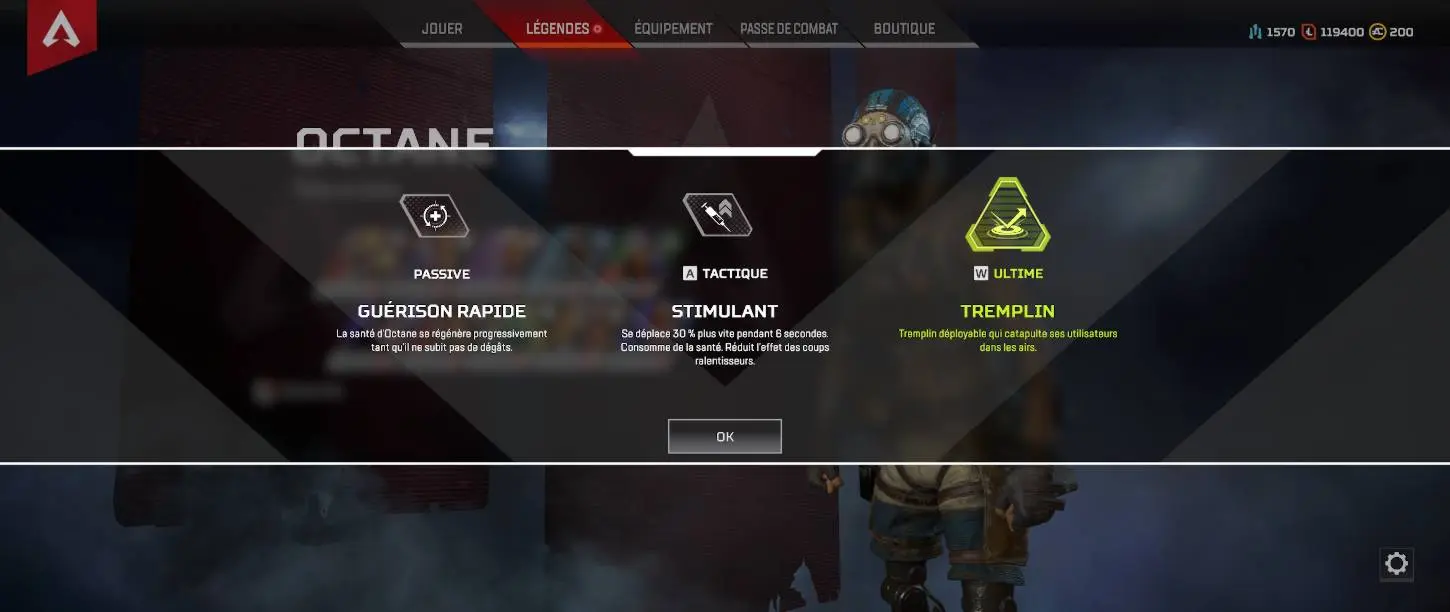Viewport: 1450px width, 612px height.
Task: Select the Tremplin ultimate ability icon
Action: pos(1008,216)
